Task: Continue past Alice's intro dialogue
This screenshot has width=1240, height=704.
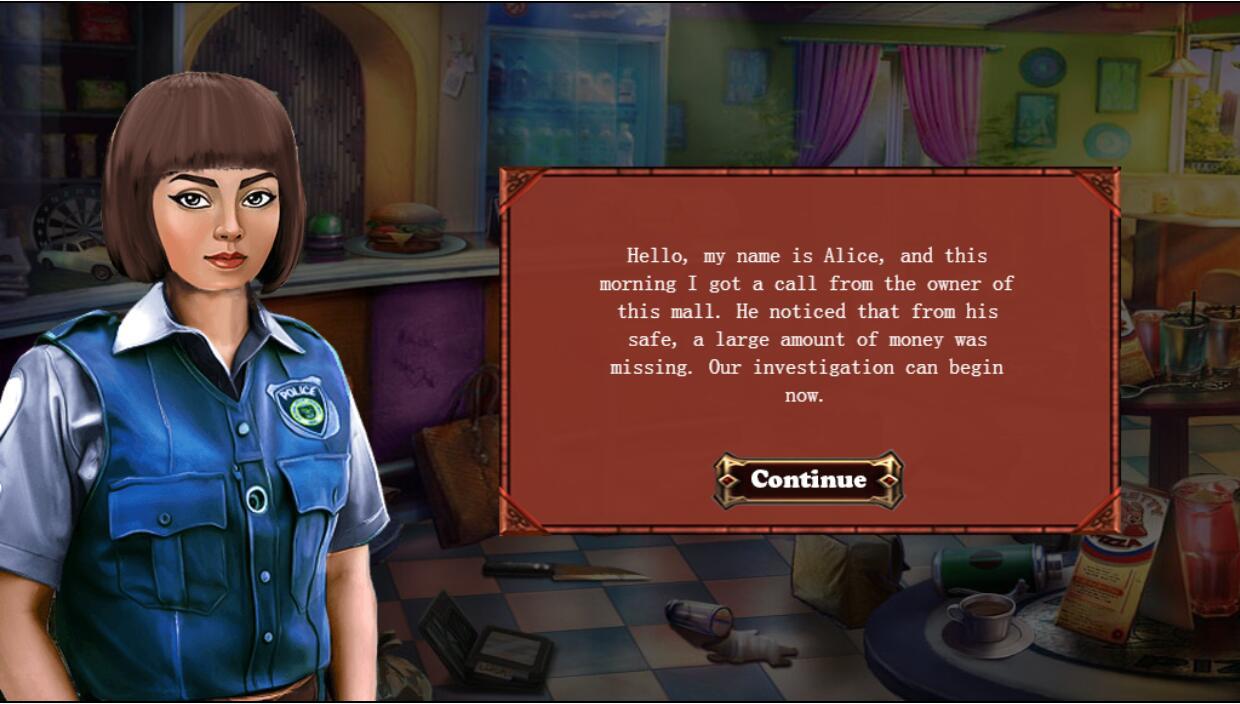Action: (x=808, y=480)
